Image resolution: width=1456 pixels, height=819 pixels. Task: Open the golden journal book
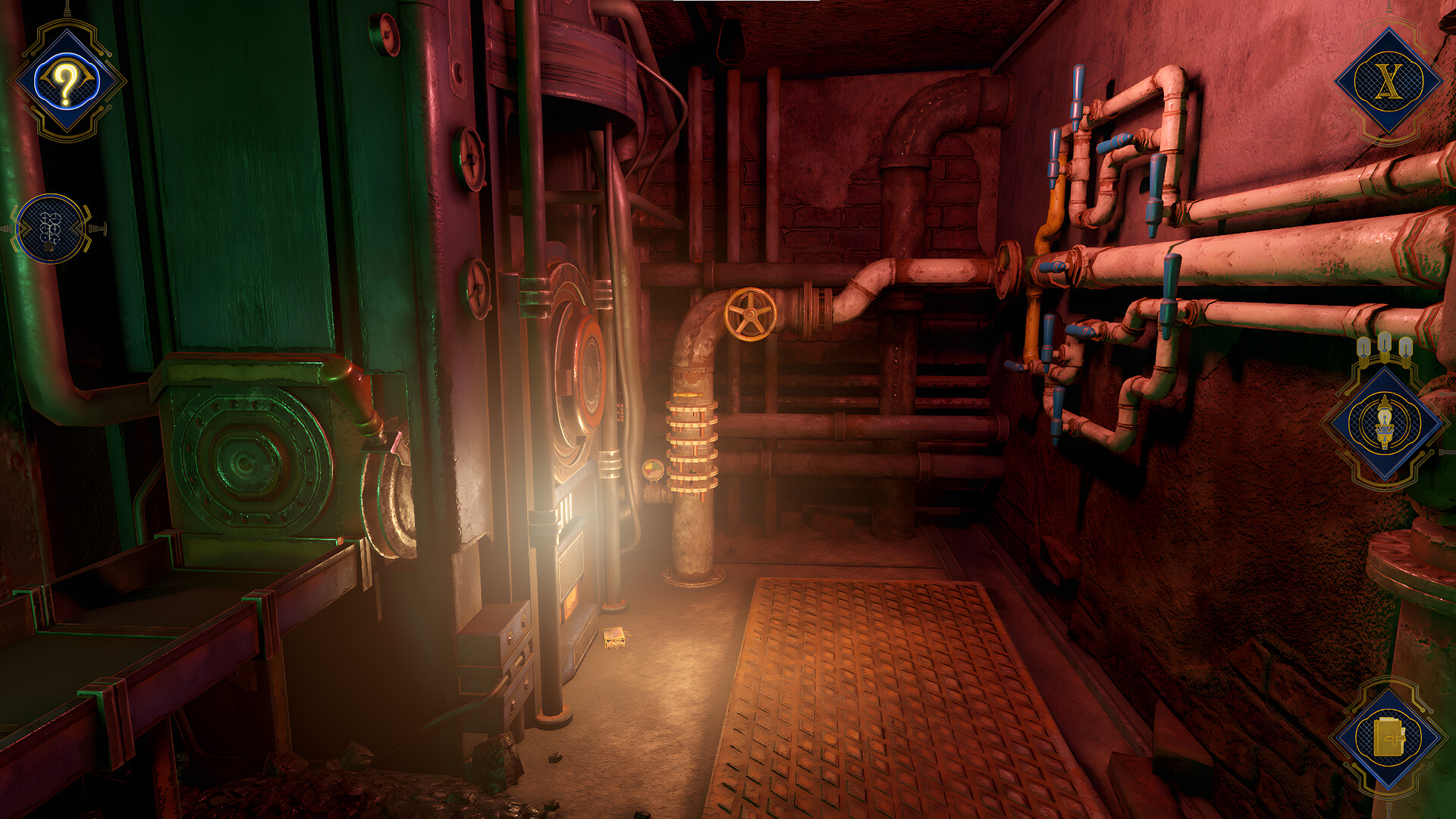[1389, 738]
